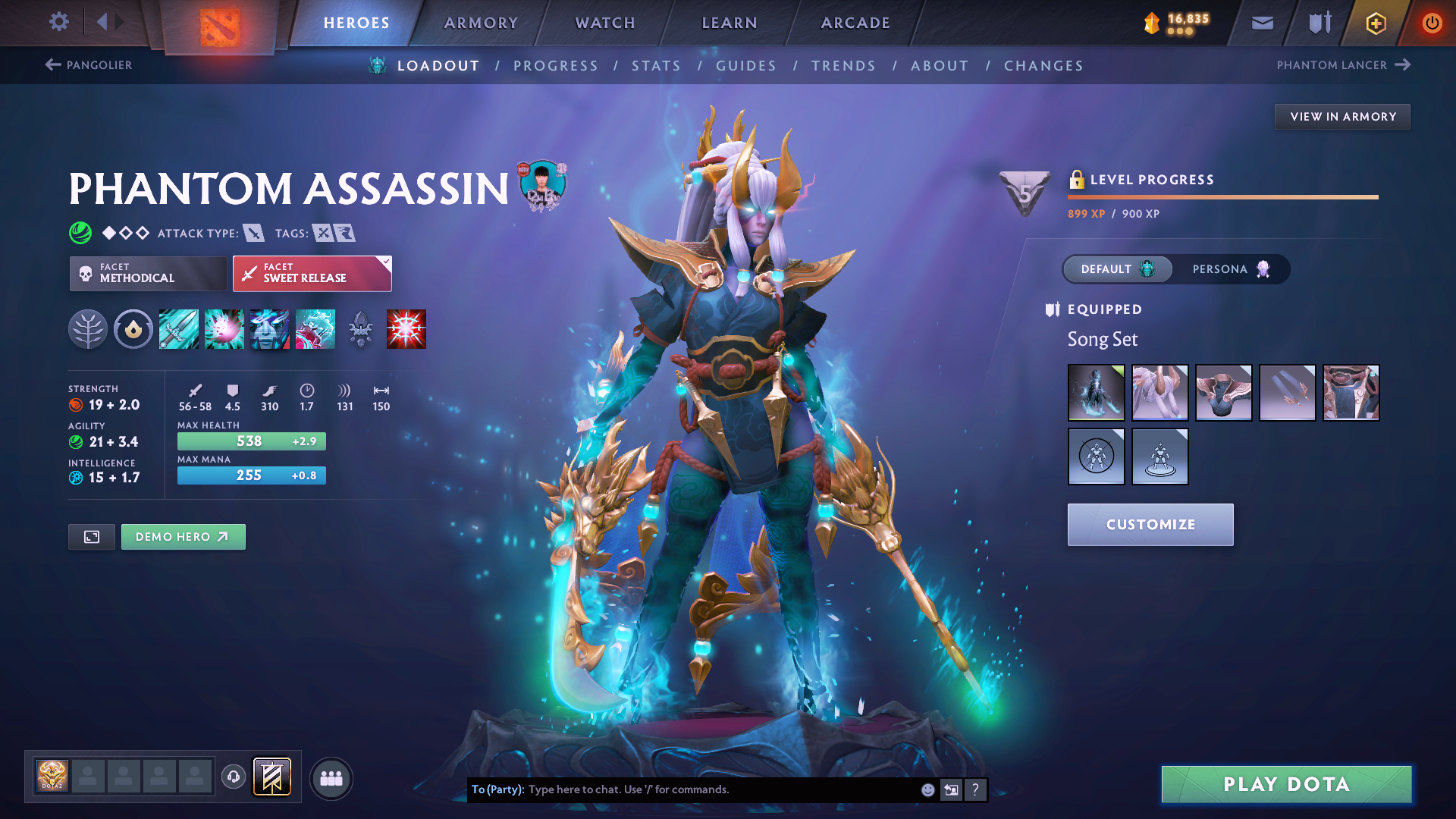Launch Demo Hero mode
The image size is (1456, 819).
(x=183, y=537)
